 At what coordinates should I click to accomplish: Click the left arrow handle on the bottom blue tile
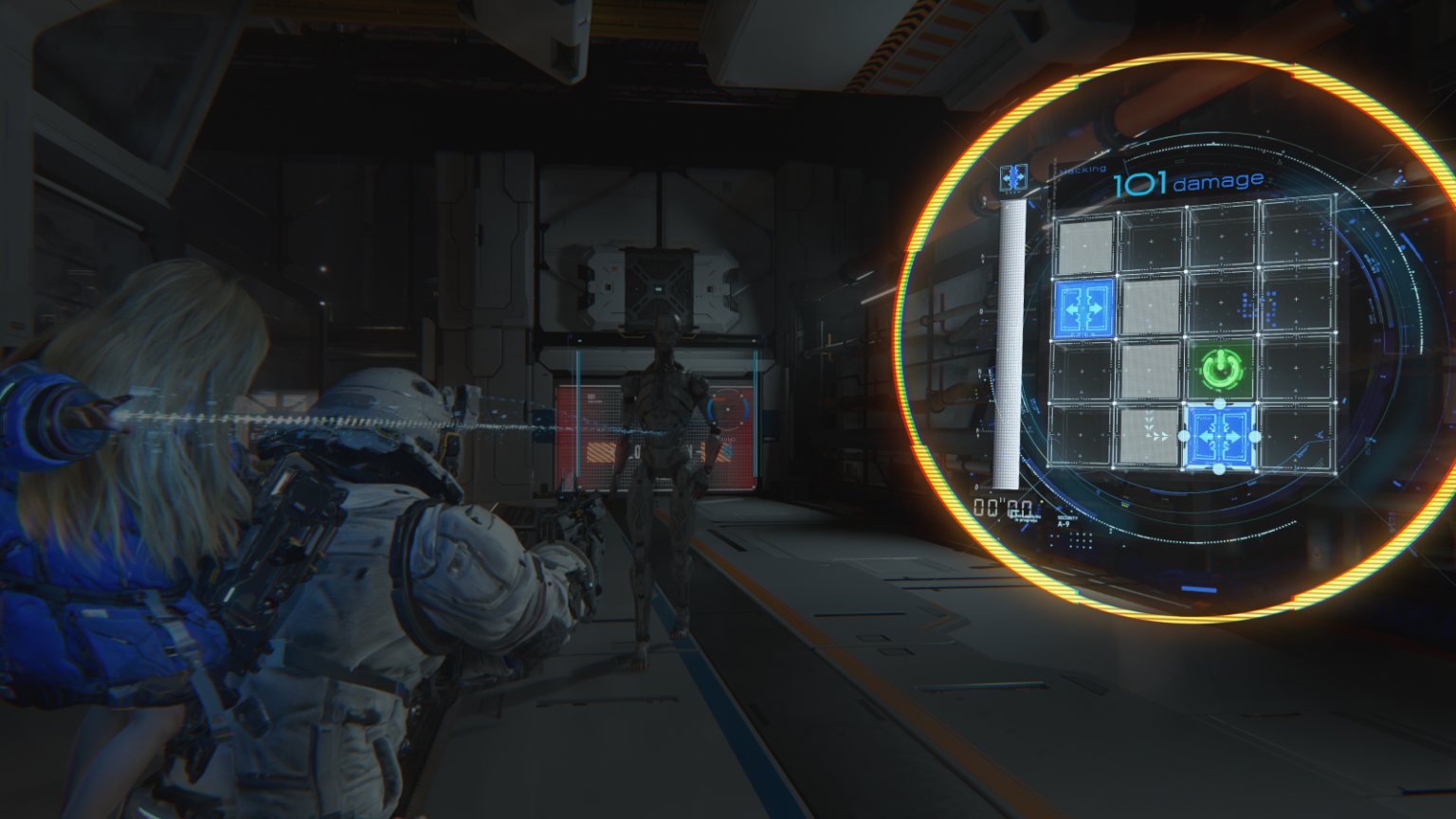click(1187, 435)
